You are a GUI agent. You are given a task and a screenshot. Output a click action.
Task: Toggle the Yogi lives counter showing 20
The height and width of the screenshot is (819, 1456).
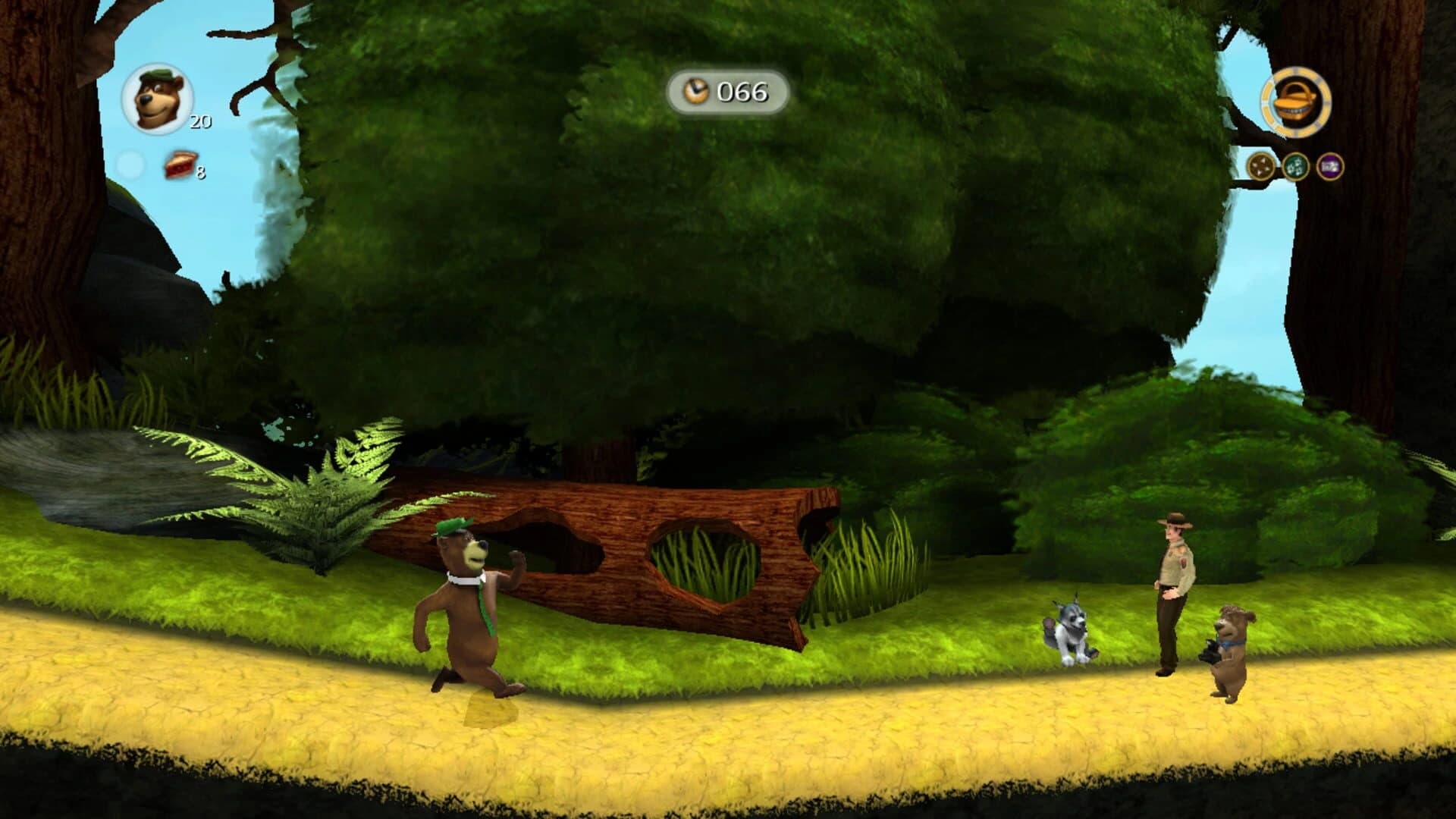pos(199,120)
